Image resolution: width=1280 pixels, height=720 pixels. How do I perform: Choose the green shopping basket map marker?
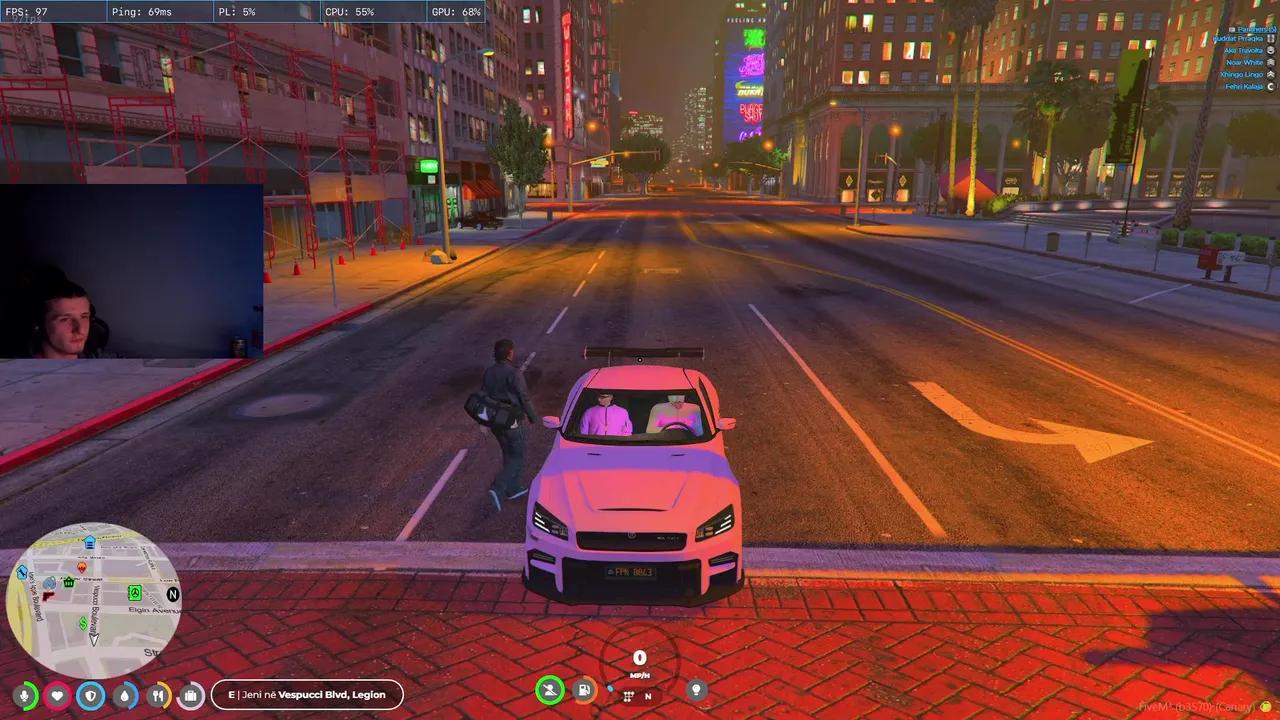click(69, 581)
